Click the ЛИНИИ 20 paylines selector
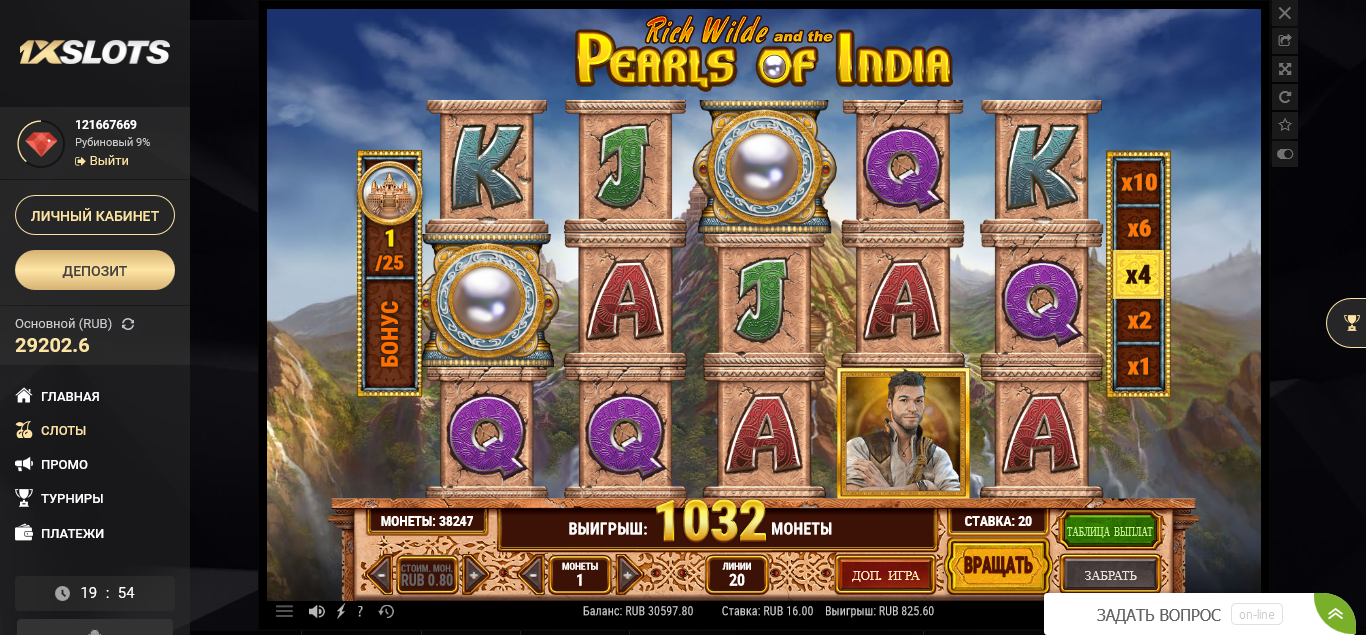 tap(737, 574)
